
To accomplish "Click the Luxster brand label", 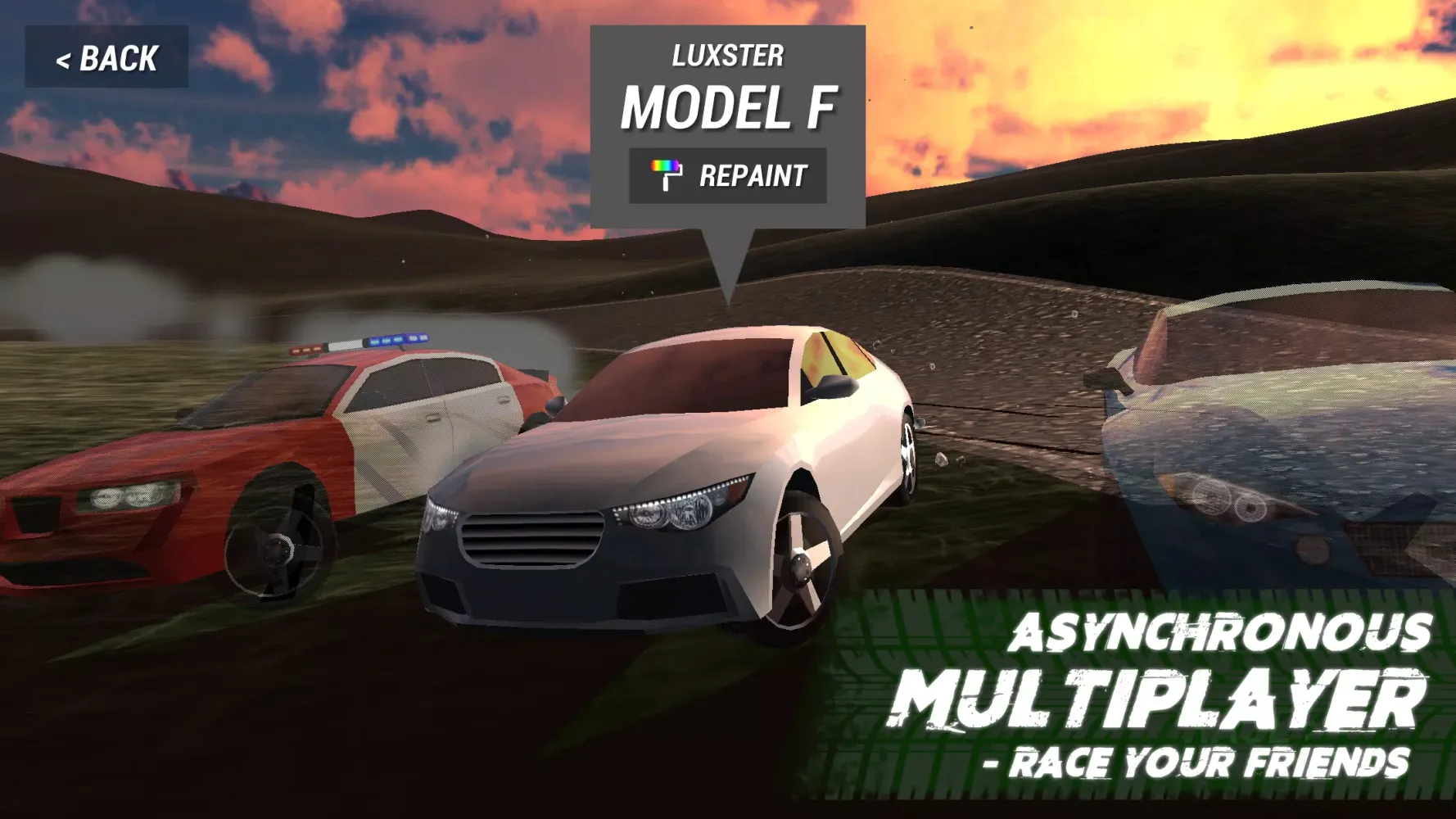I will coord(726,53).
